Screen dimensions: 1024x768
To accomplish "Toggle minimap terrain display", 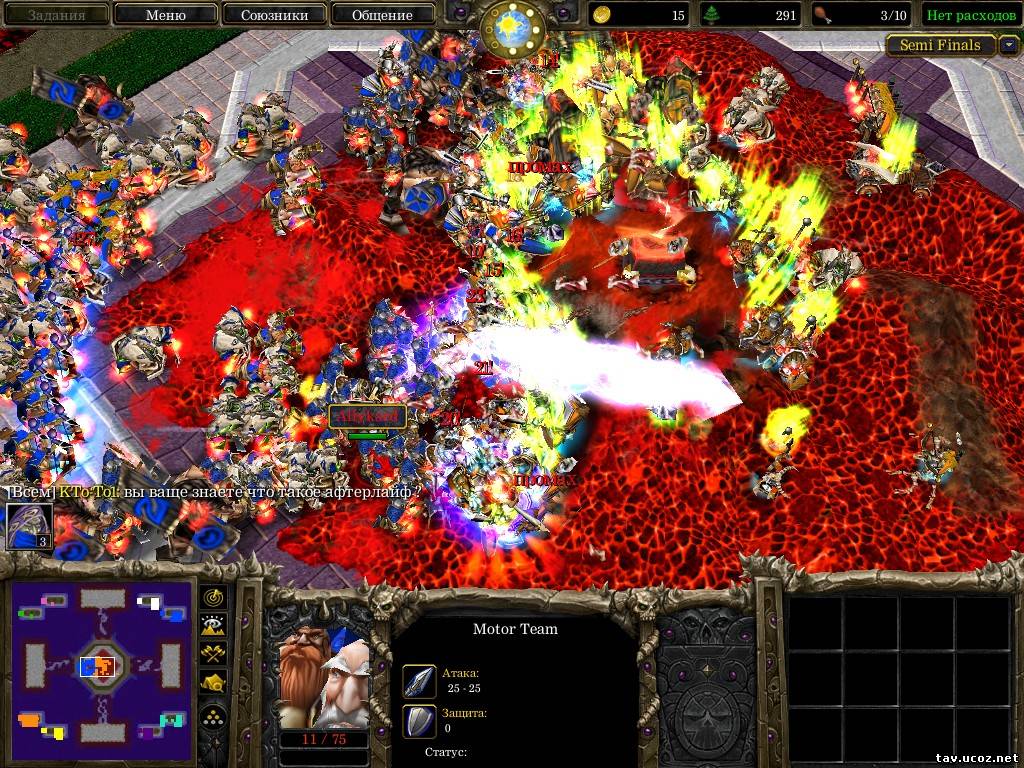I will [x=215, y=626].
